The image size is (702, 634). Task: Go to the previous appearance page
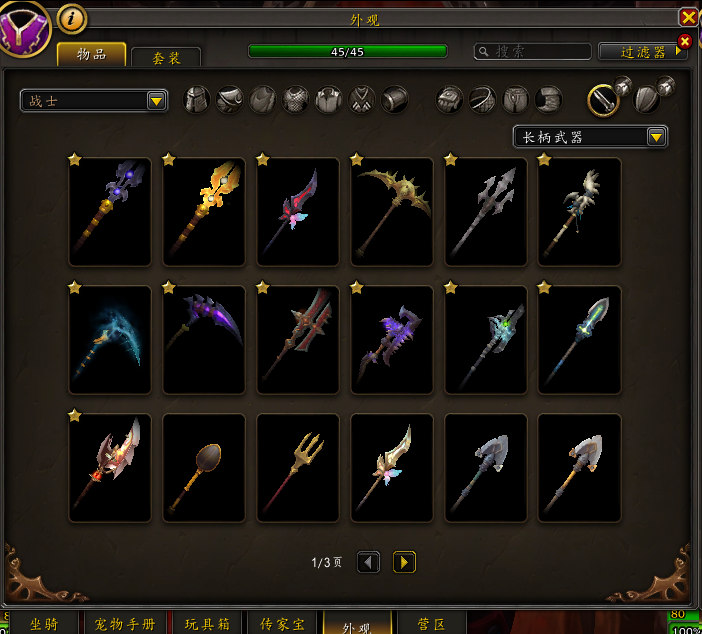369,562
